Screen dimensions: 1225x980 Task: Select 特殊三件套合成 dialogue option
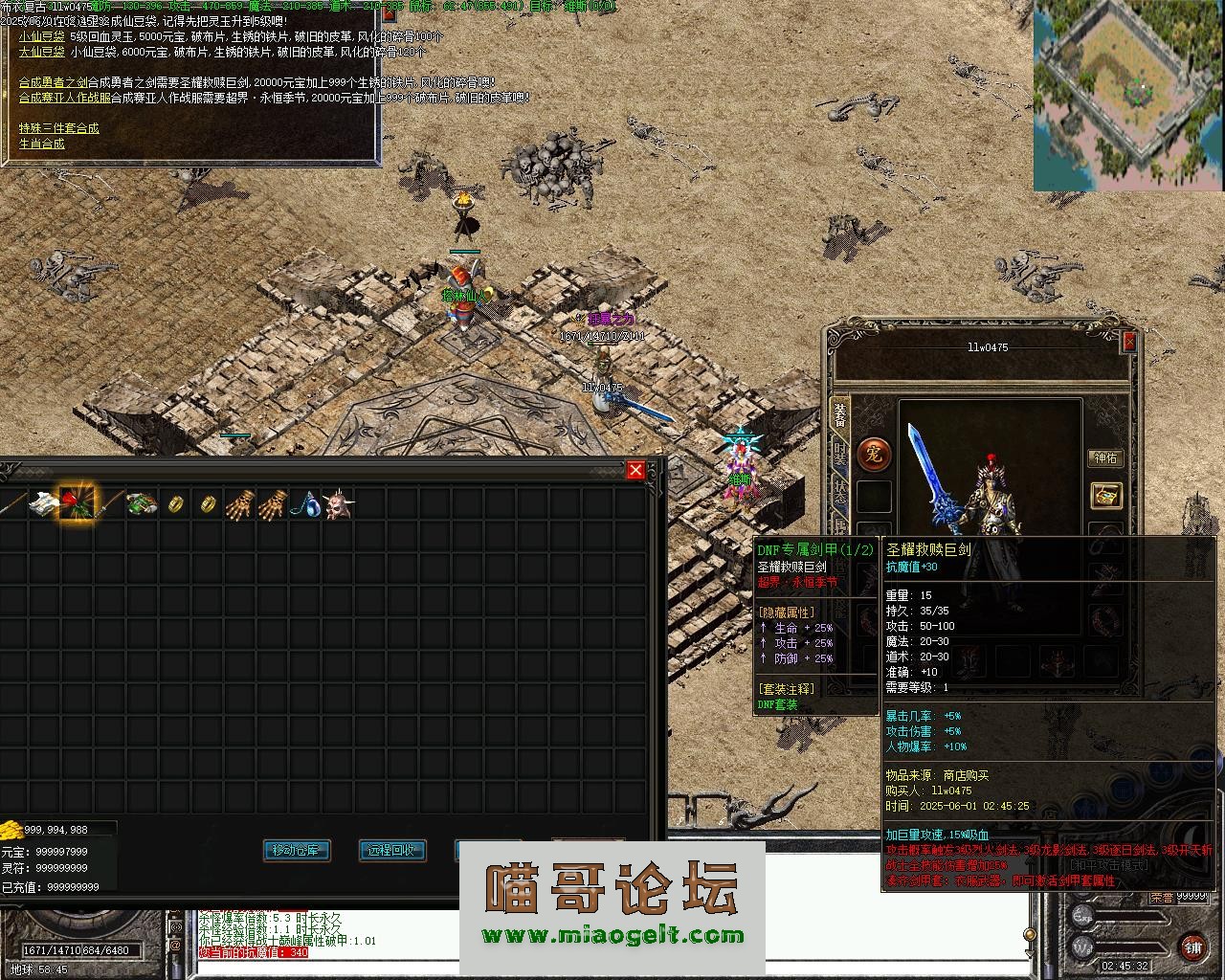coord(58,128)
